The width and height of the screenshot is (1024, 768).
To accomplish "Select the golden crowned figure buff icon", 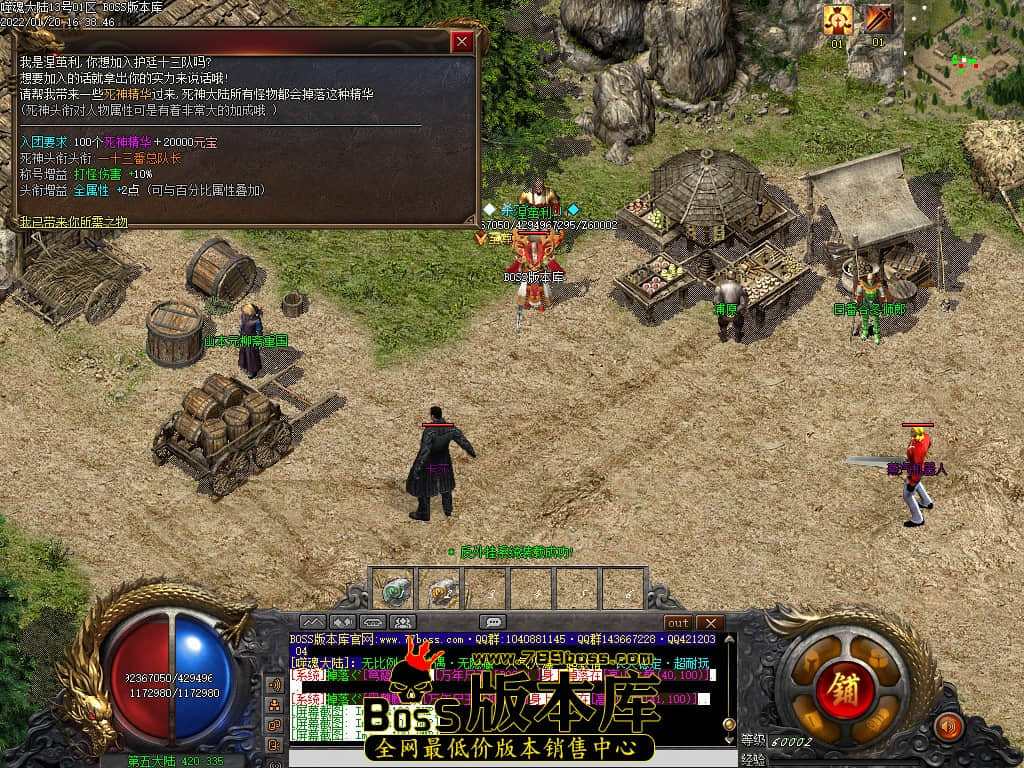I will click(x=837, y=19).
